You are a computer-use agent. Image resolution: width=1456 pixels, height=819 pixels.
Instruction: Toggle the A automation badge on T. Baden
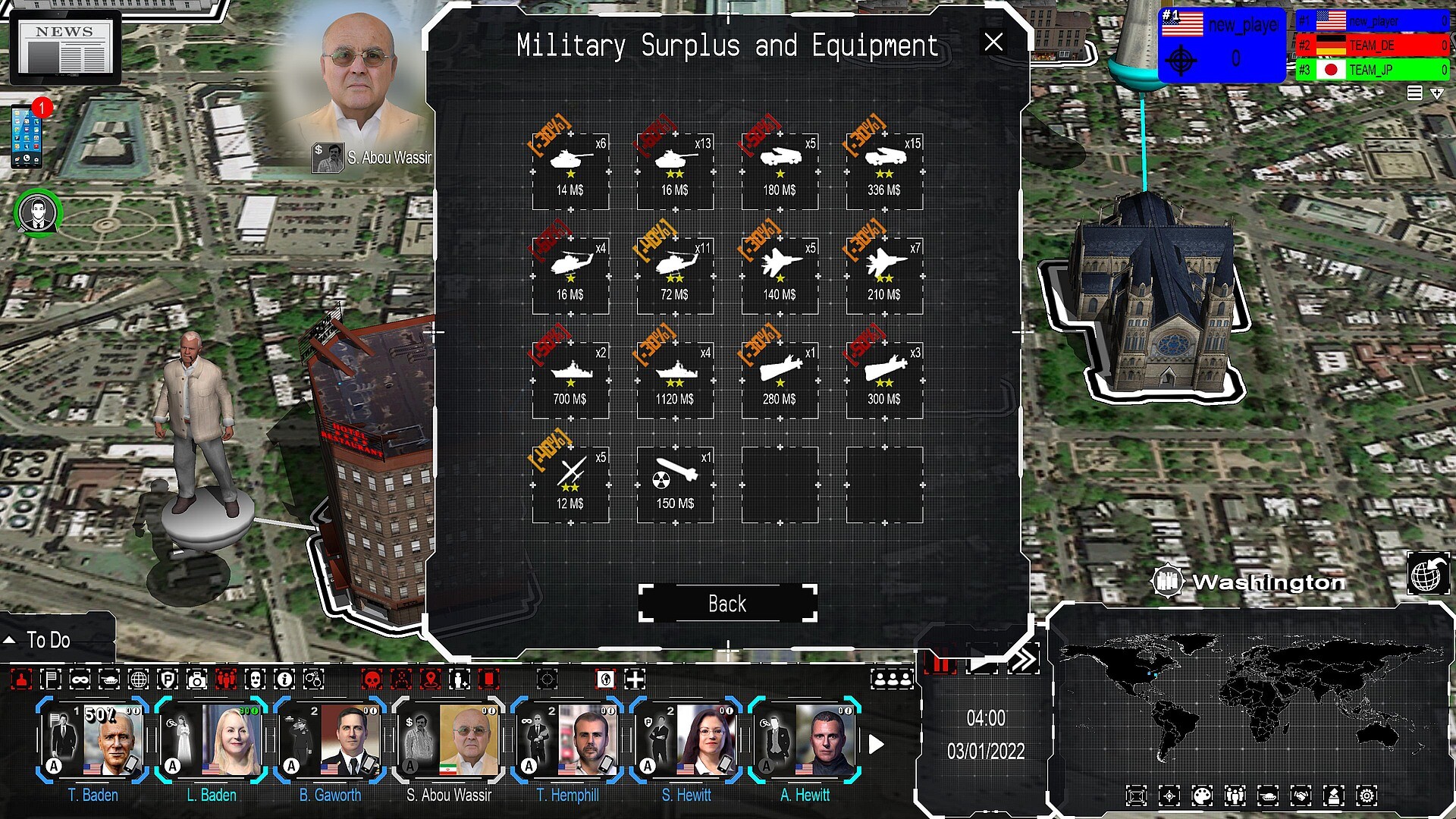click(52, 767)
